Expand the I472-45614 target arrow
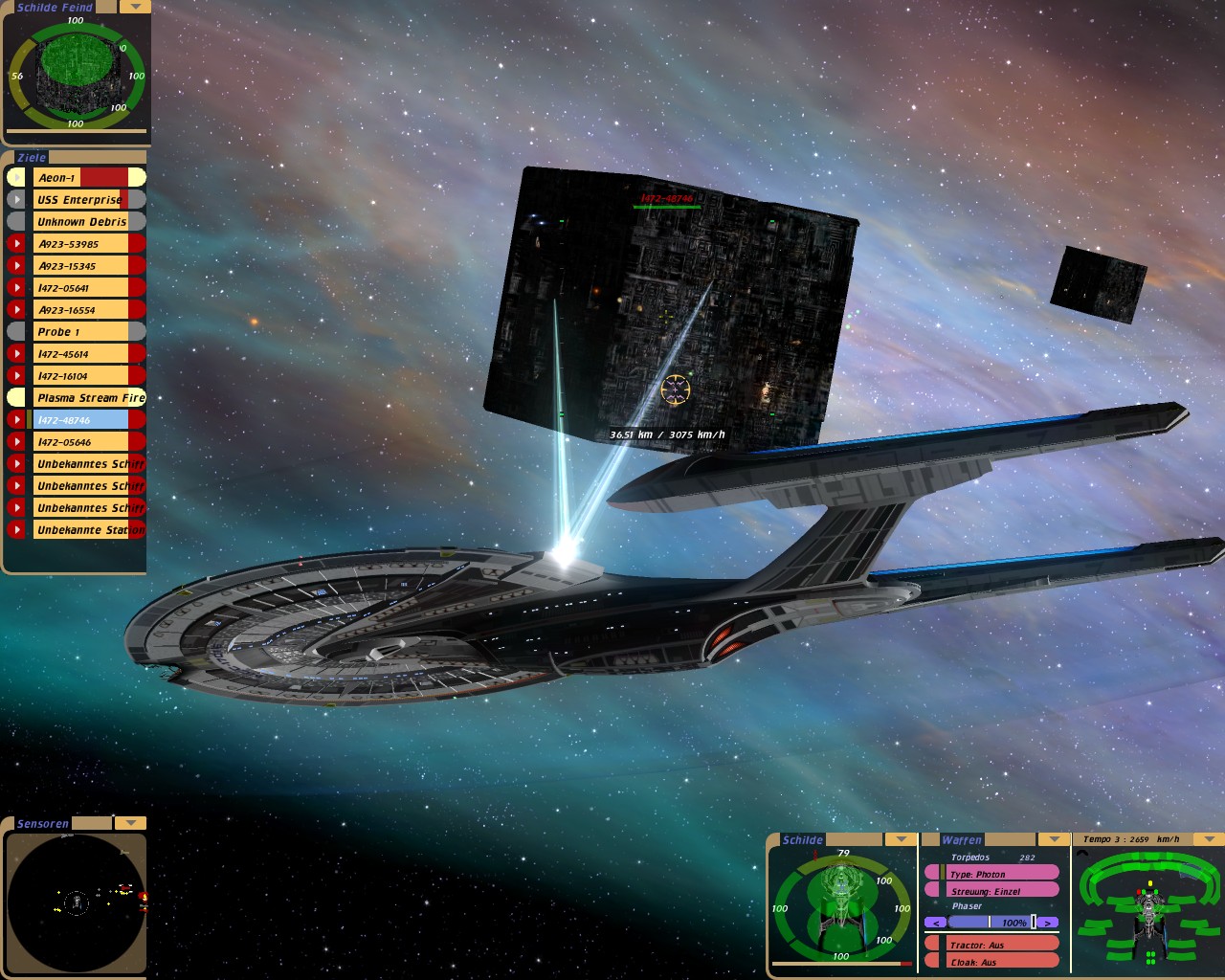Viewport: 1225px width, 980px height. (16, 354)
